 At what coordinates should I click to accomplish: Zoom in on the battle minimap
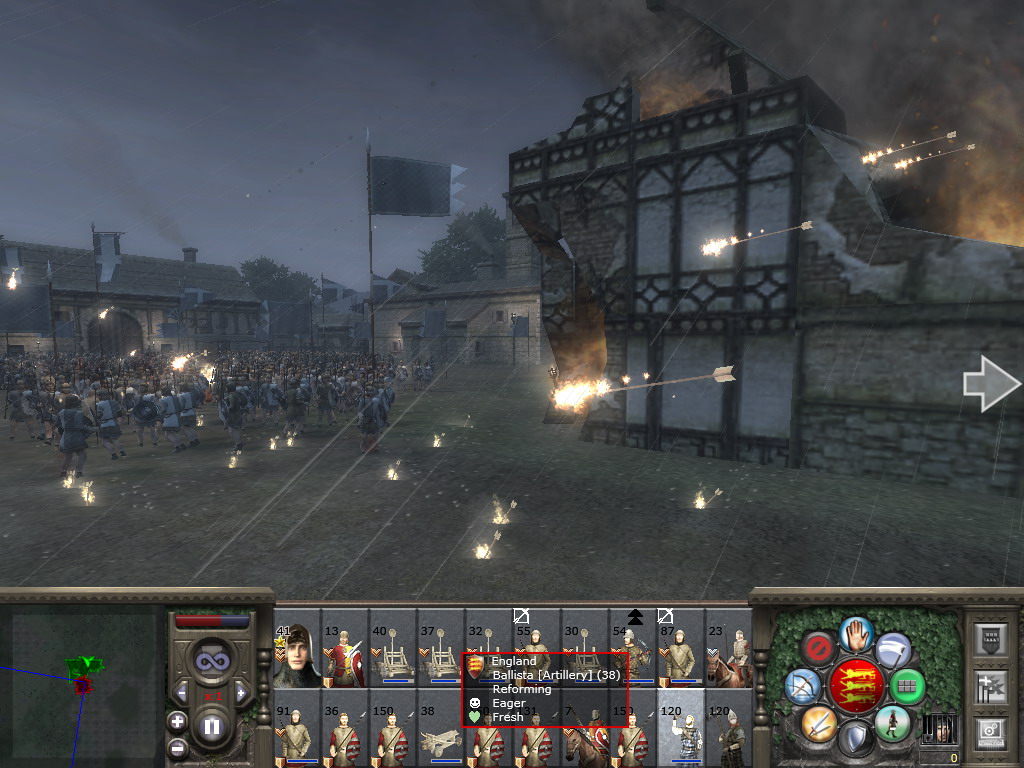coord(178,721)
